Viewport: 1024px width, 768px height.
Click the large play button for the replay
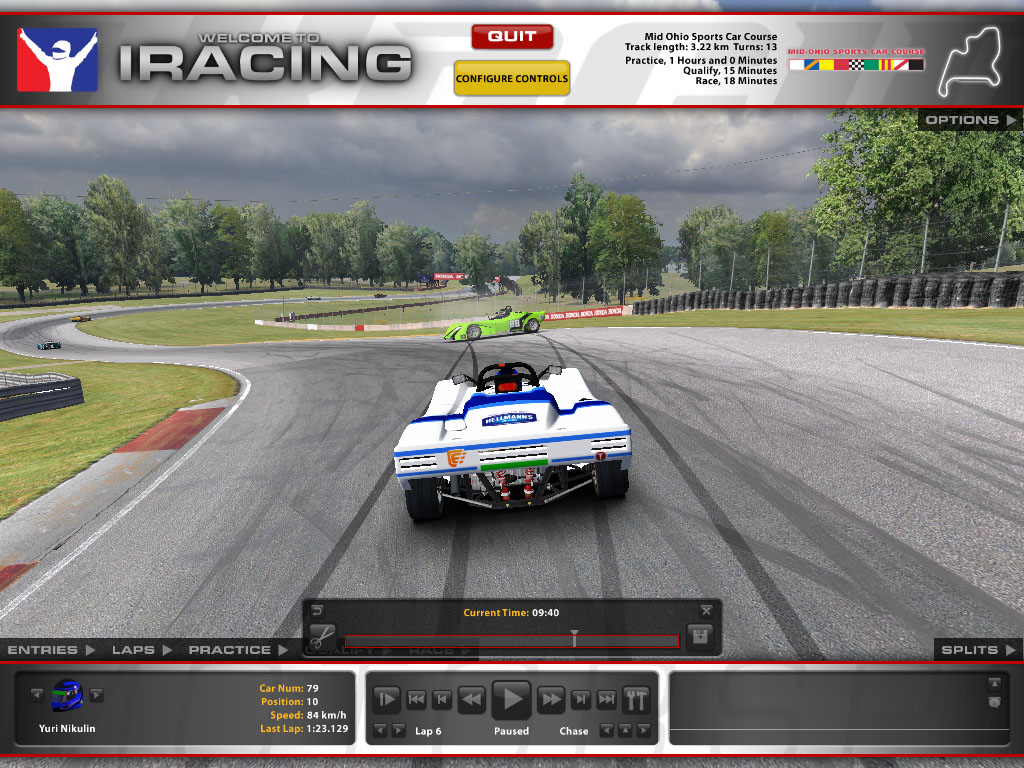512,698
